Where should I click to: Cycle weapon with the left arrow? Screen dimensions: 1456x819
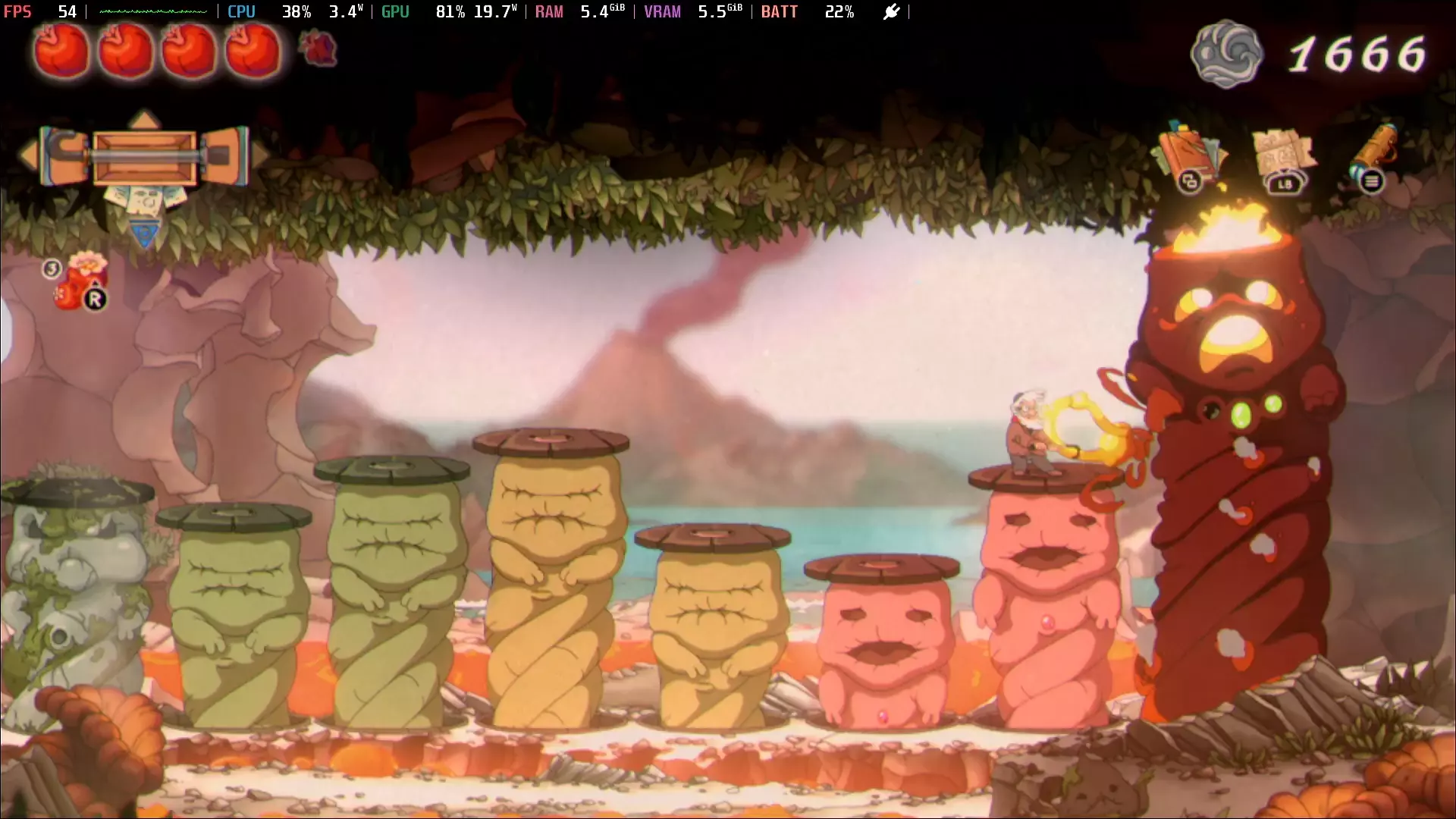[x=28, y=155]
